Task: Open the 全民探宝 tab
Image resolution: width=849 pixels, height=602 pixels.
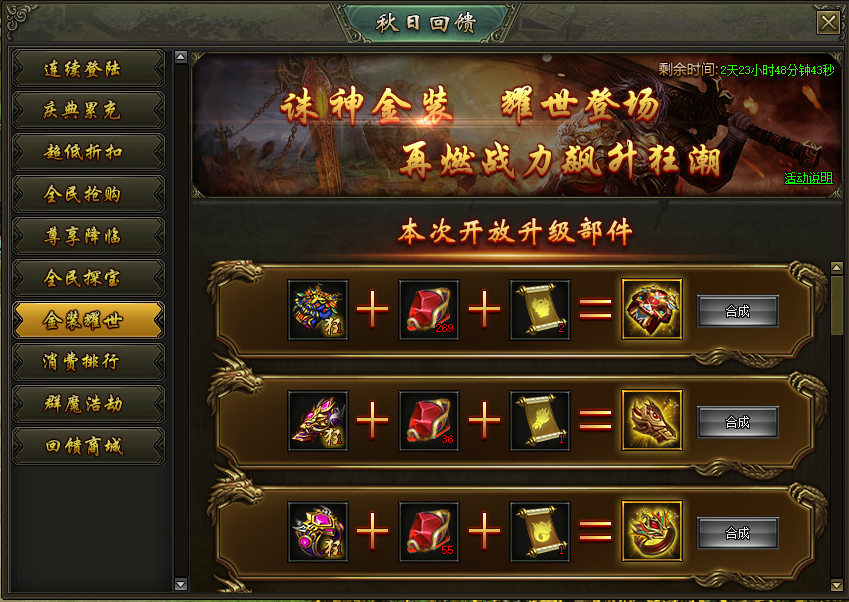Action: [x=87, y=278]
